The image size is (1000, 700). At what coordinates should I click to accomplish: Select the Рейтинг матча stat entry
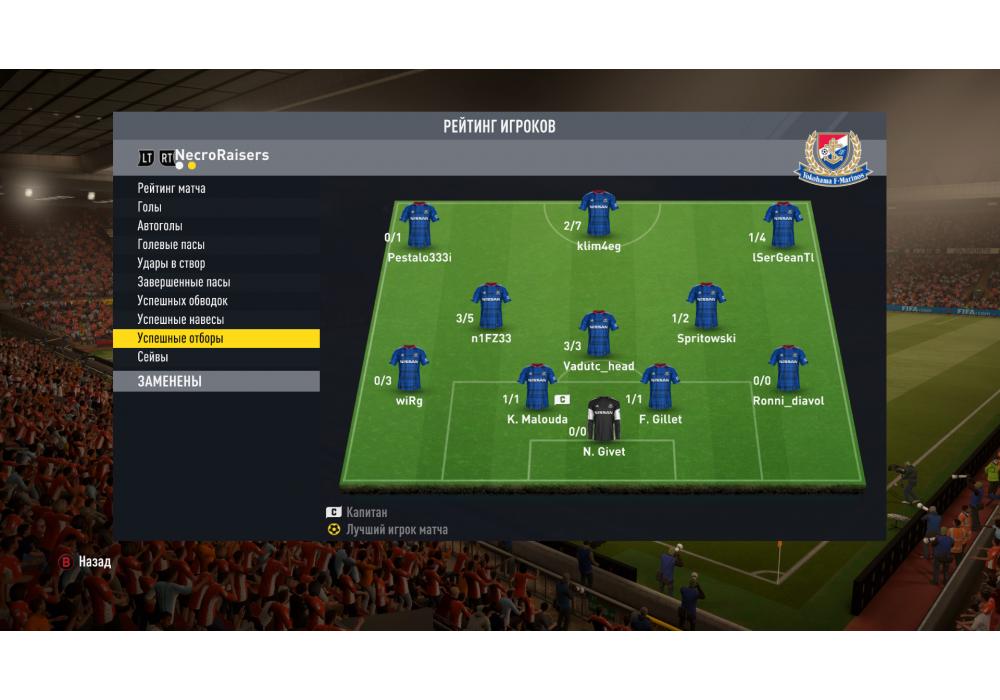(x=172, y=188)
